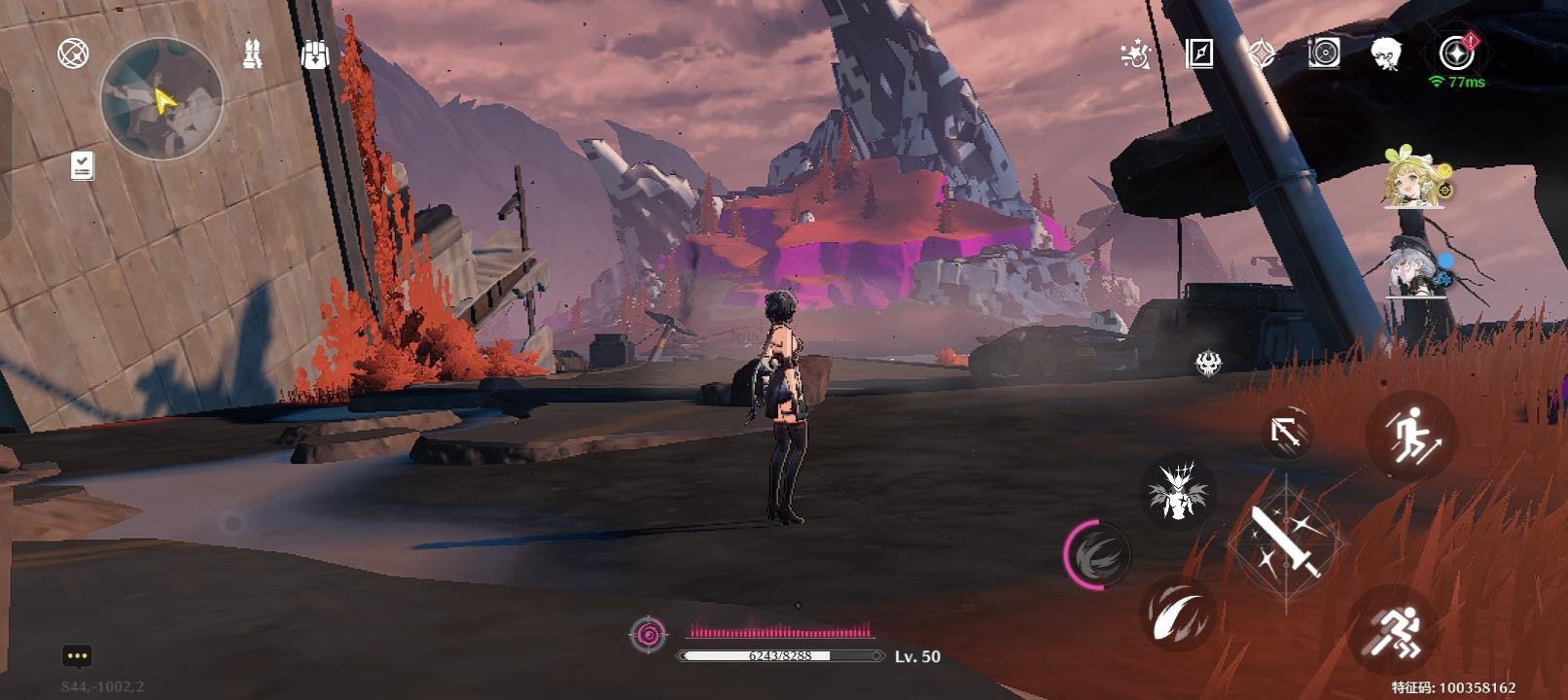Open the circular minimap
The width and height of the screenshot is (1568, 700).
(x=161, y=98)
